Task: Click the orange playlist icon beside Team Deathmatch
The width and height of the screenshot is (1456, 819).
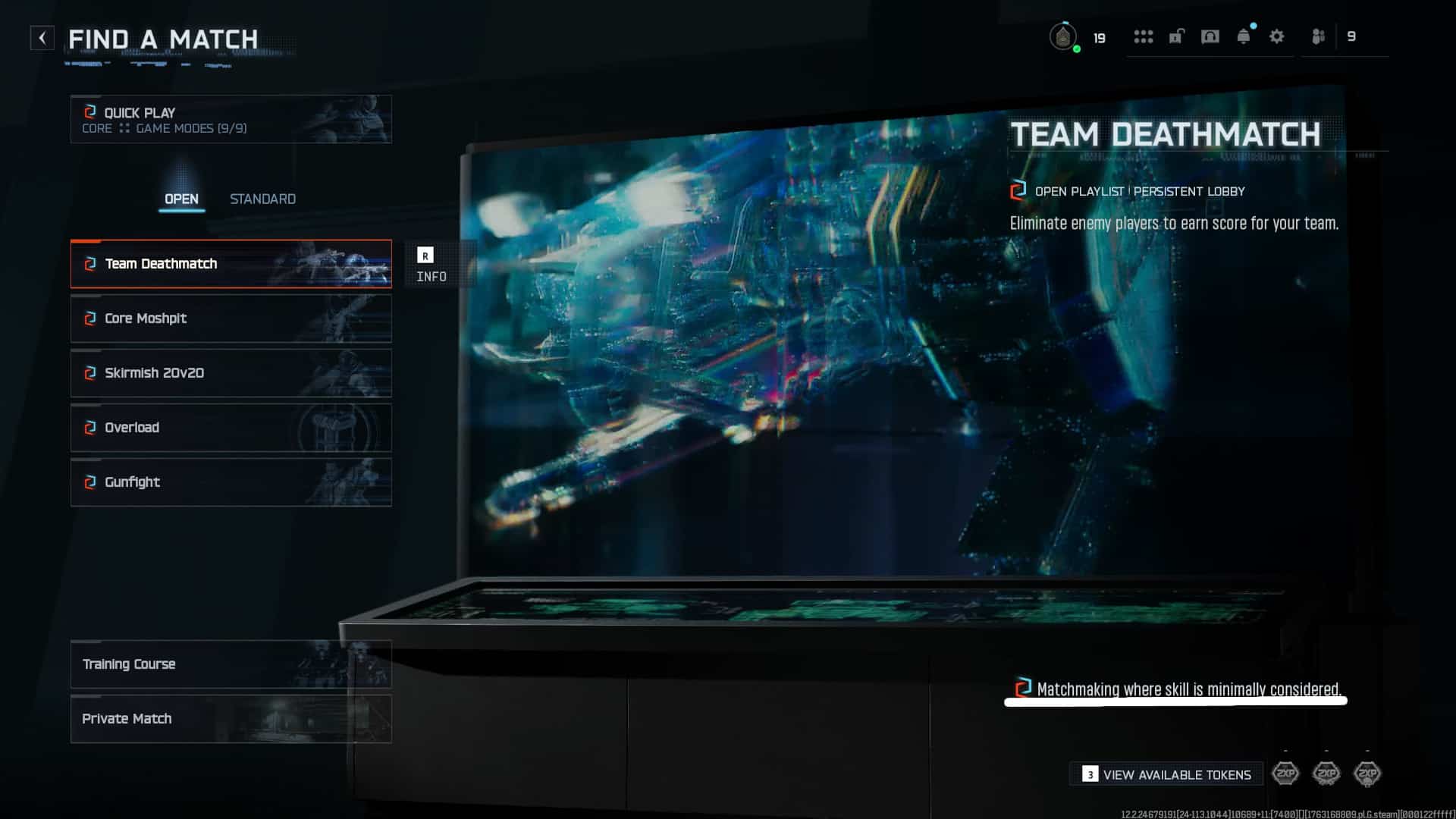Action: [90, 264]
